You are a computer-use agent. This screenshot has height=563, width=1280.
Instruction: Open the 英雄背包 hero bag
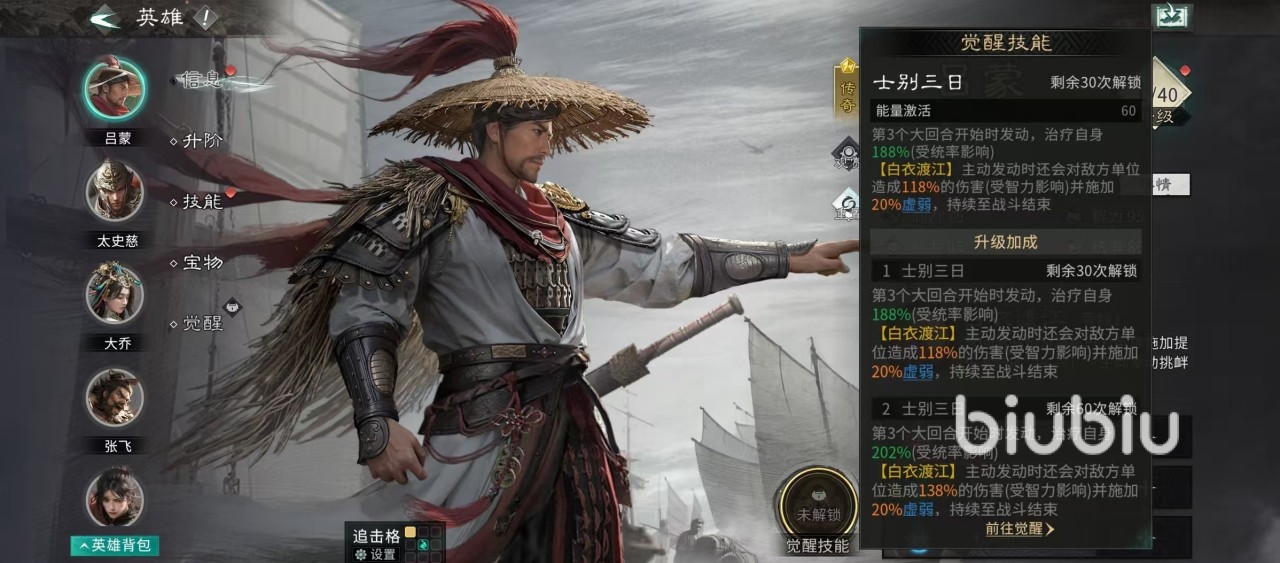point(116,545)
